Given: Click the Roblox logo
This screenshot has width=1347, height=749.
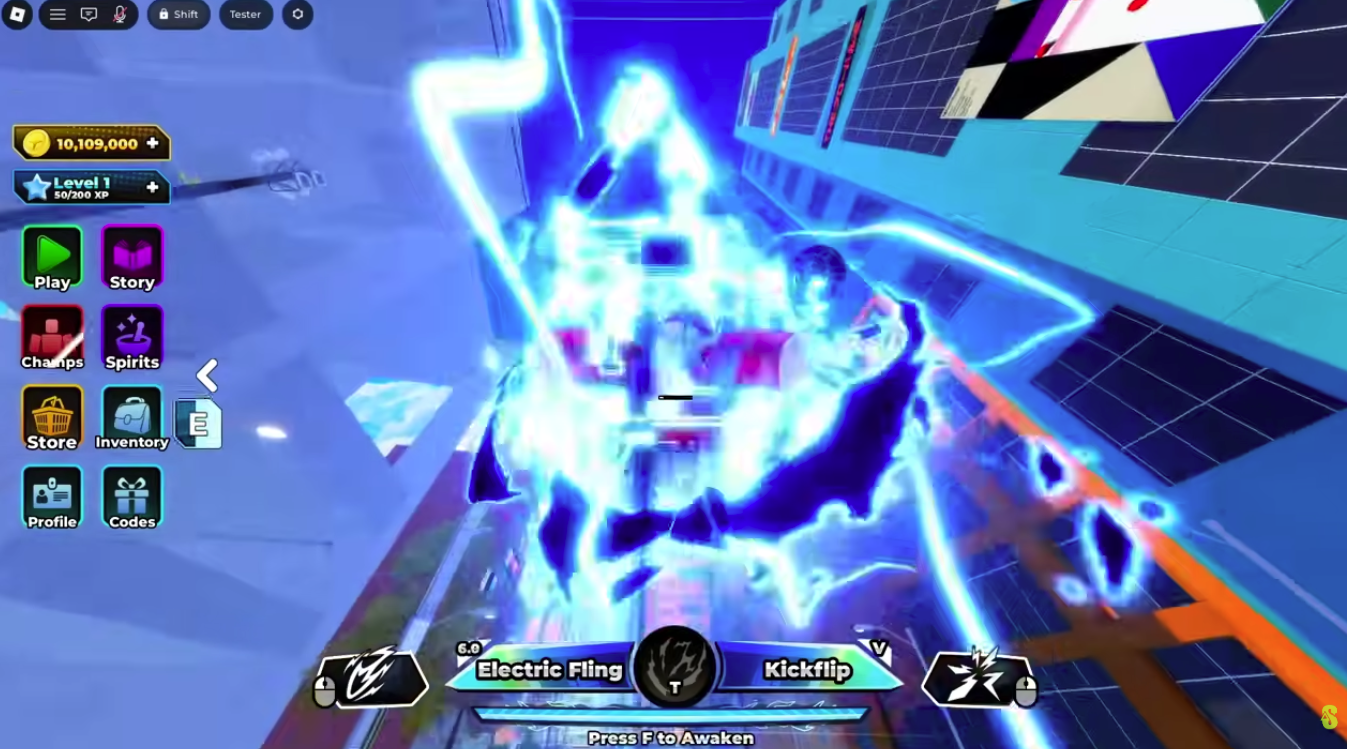Looking at the screenshot, I should coord(17,14).
